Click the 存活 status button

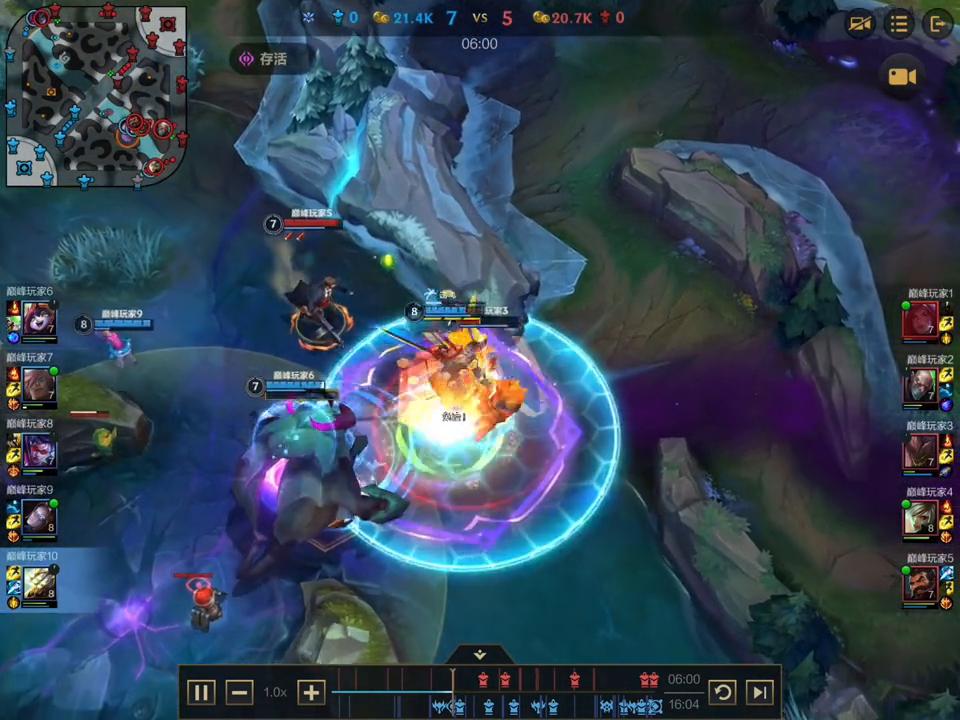[x=263, y=59]
